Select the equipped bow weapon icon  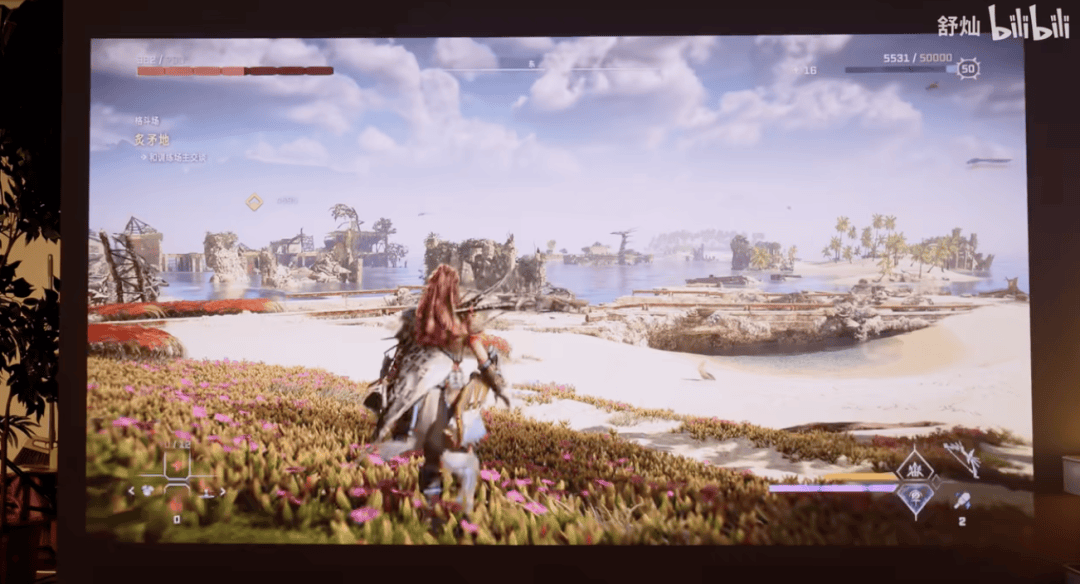click(962, 458)
